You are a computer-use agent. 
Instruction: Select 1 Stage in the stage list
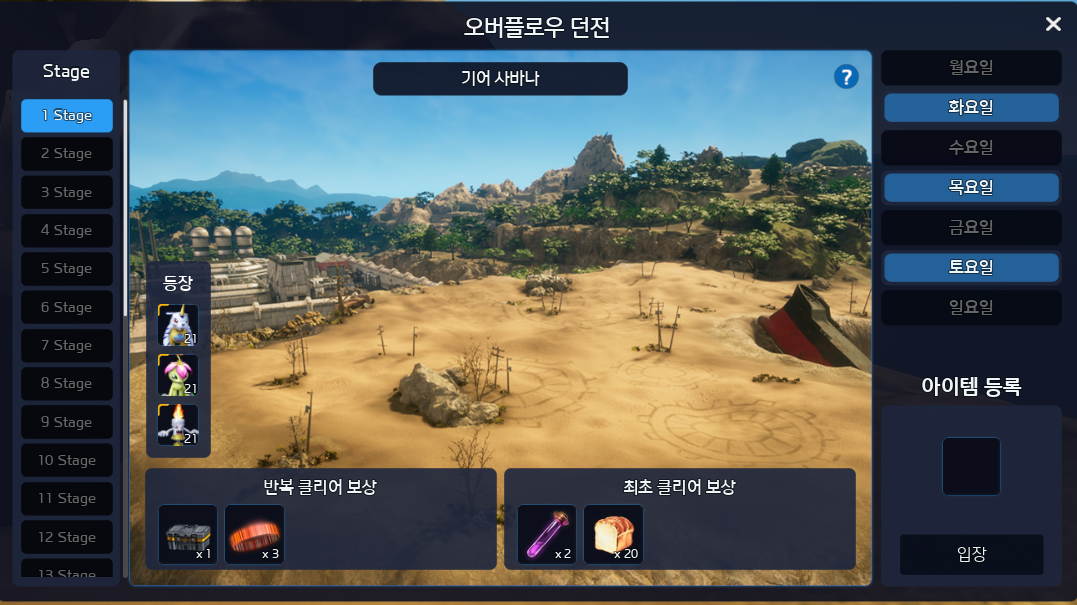click(x=67, y=116)
